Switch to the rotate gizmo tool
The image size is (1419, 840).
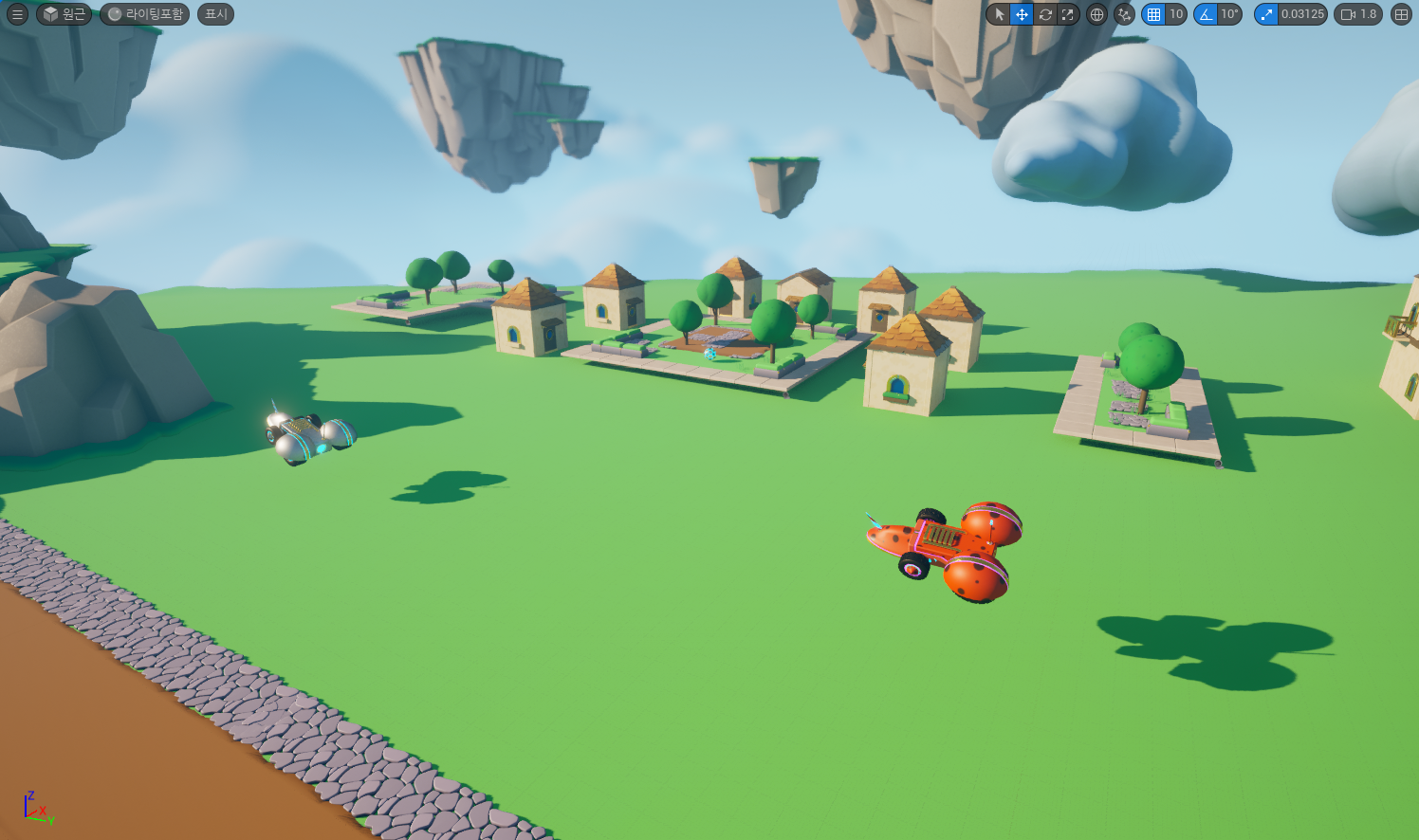[1045, 14]
